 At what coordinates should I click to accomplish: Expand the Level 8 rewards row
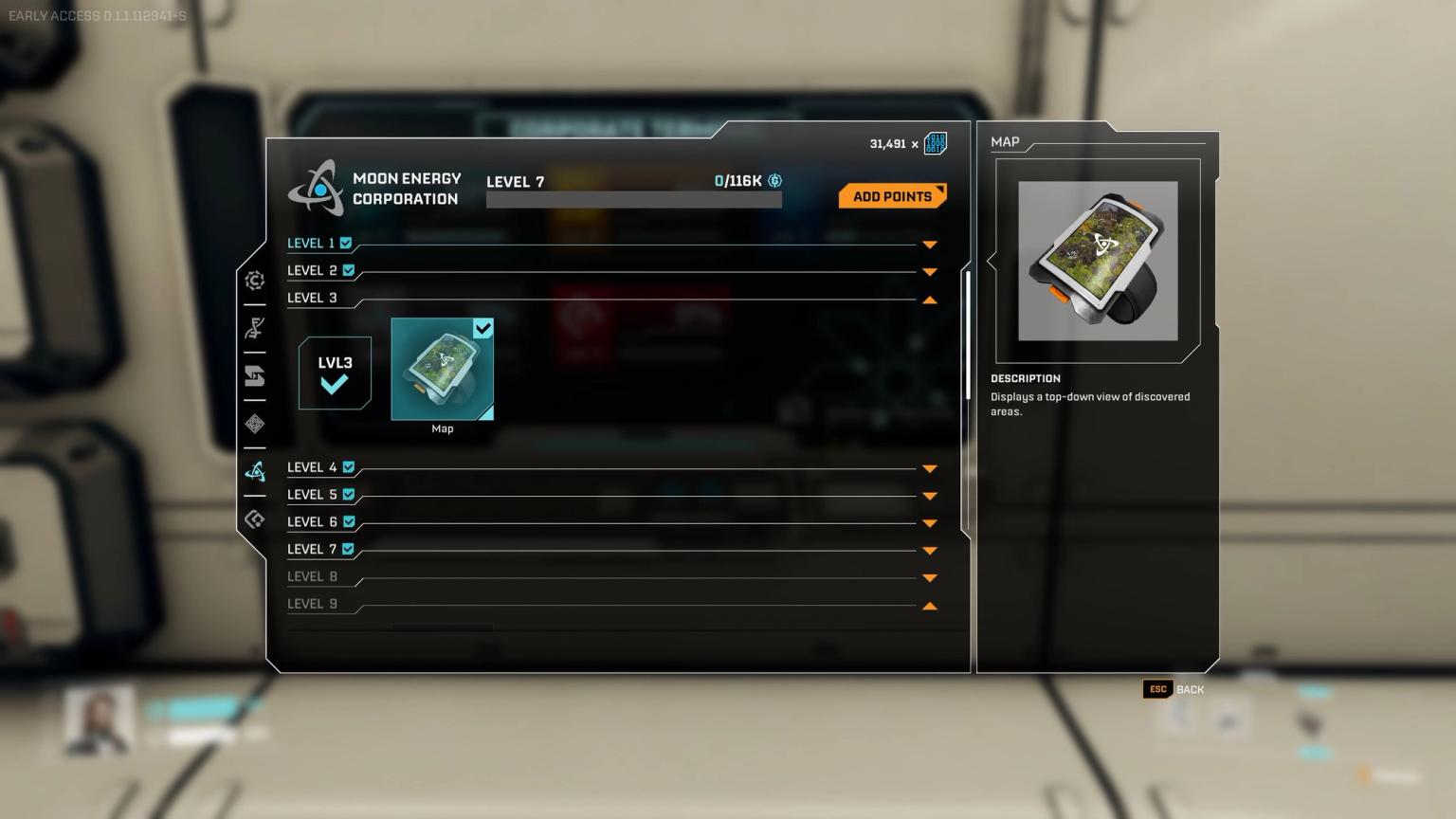929,577
